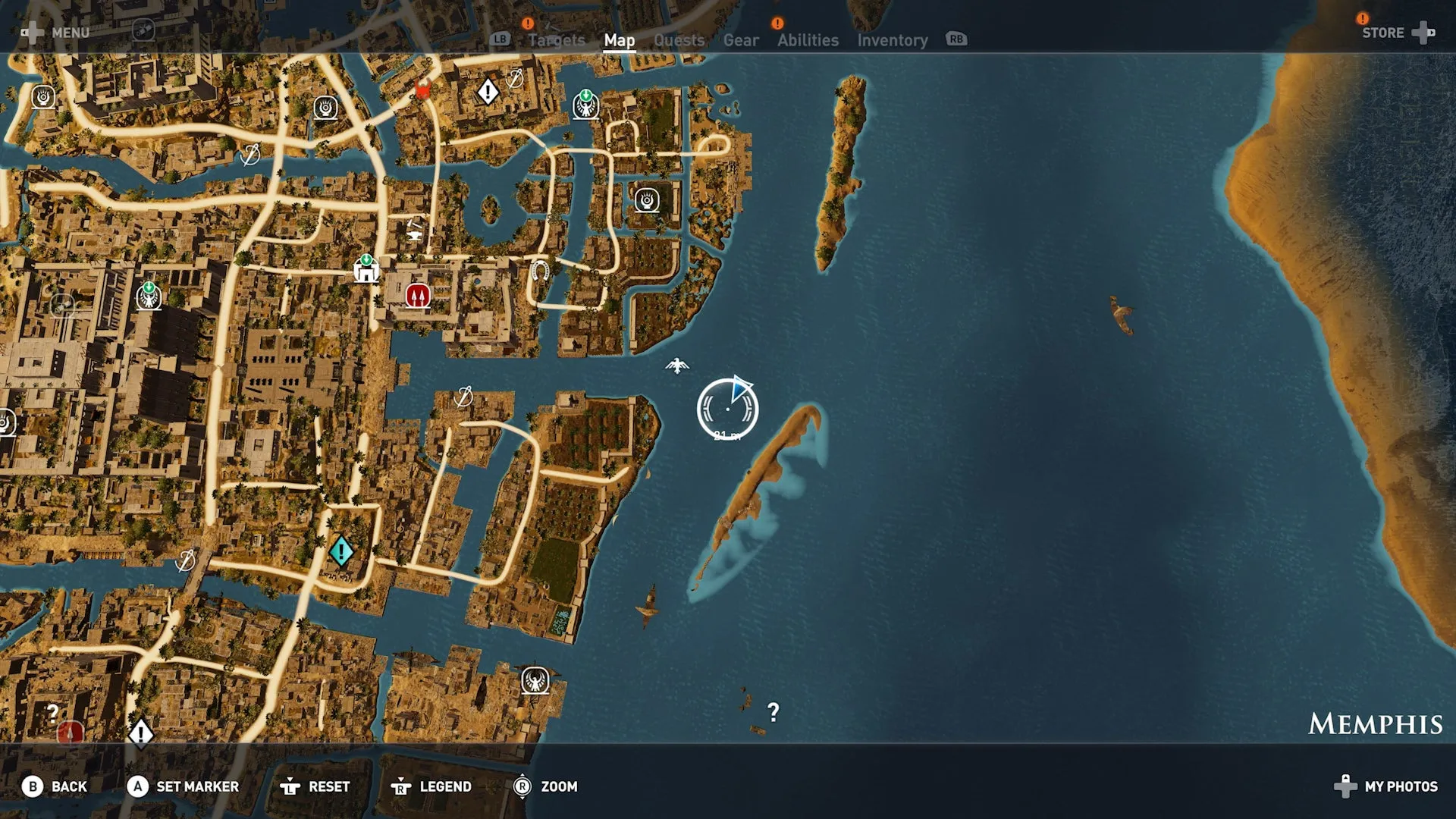The width and height of the screenshot is (1456, 819).
Task: Click the player position compass marker
Action: click(x=727, y=409)
